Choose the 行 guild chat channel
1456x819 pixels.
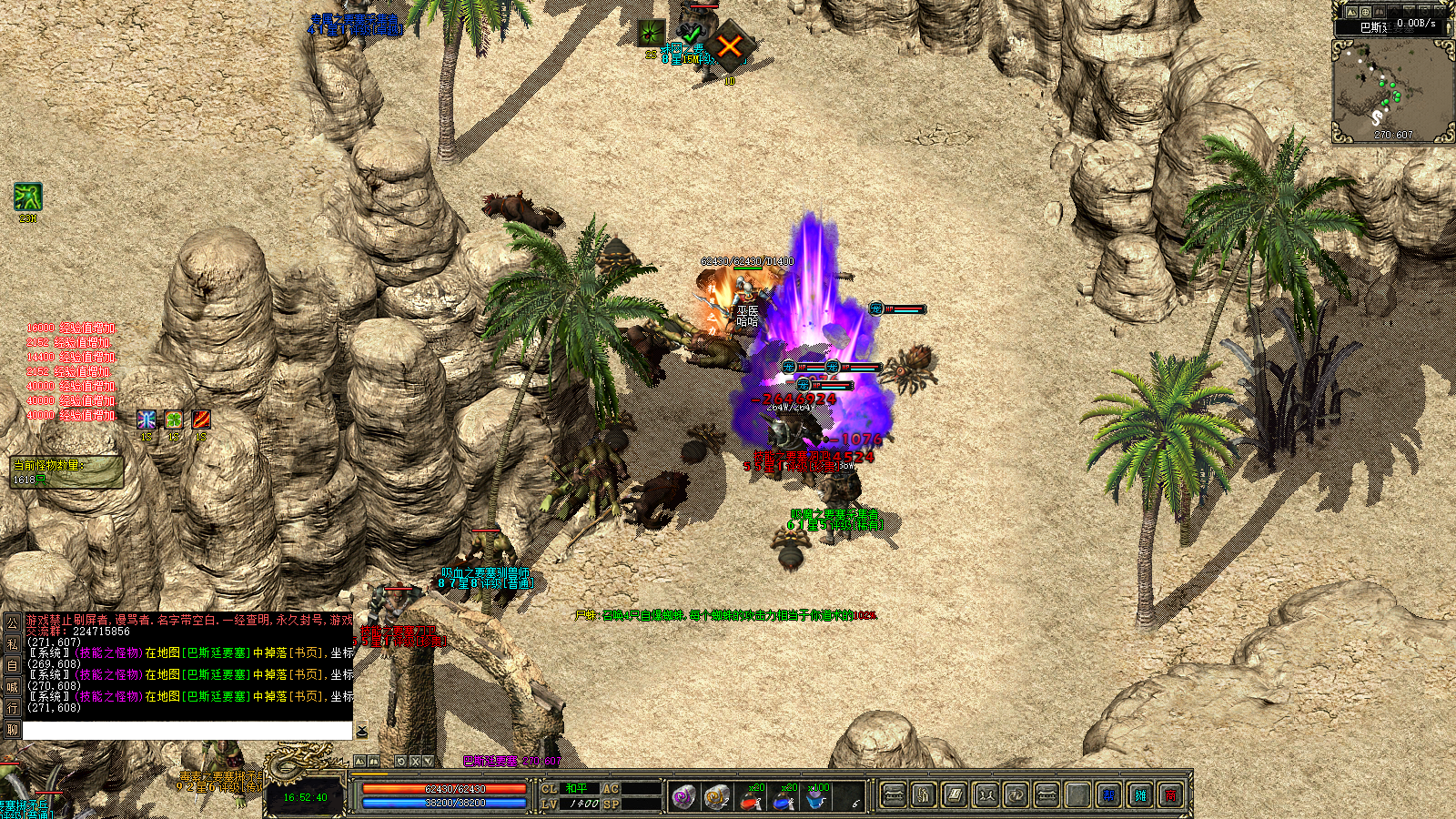[x=12, y=708]
